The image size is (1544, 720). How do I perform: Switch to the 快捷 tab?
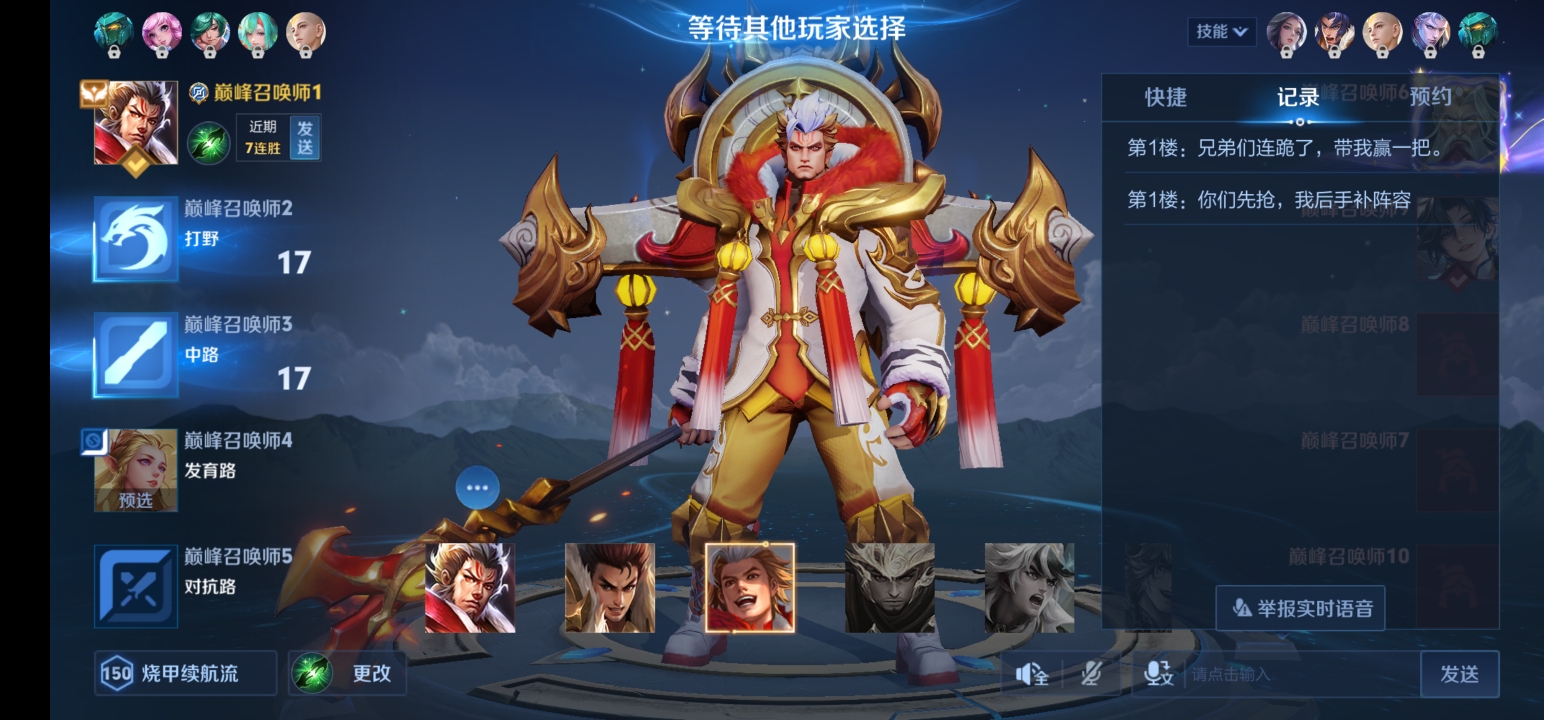pos(1166,97)
